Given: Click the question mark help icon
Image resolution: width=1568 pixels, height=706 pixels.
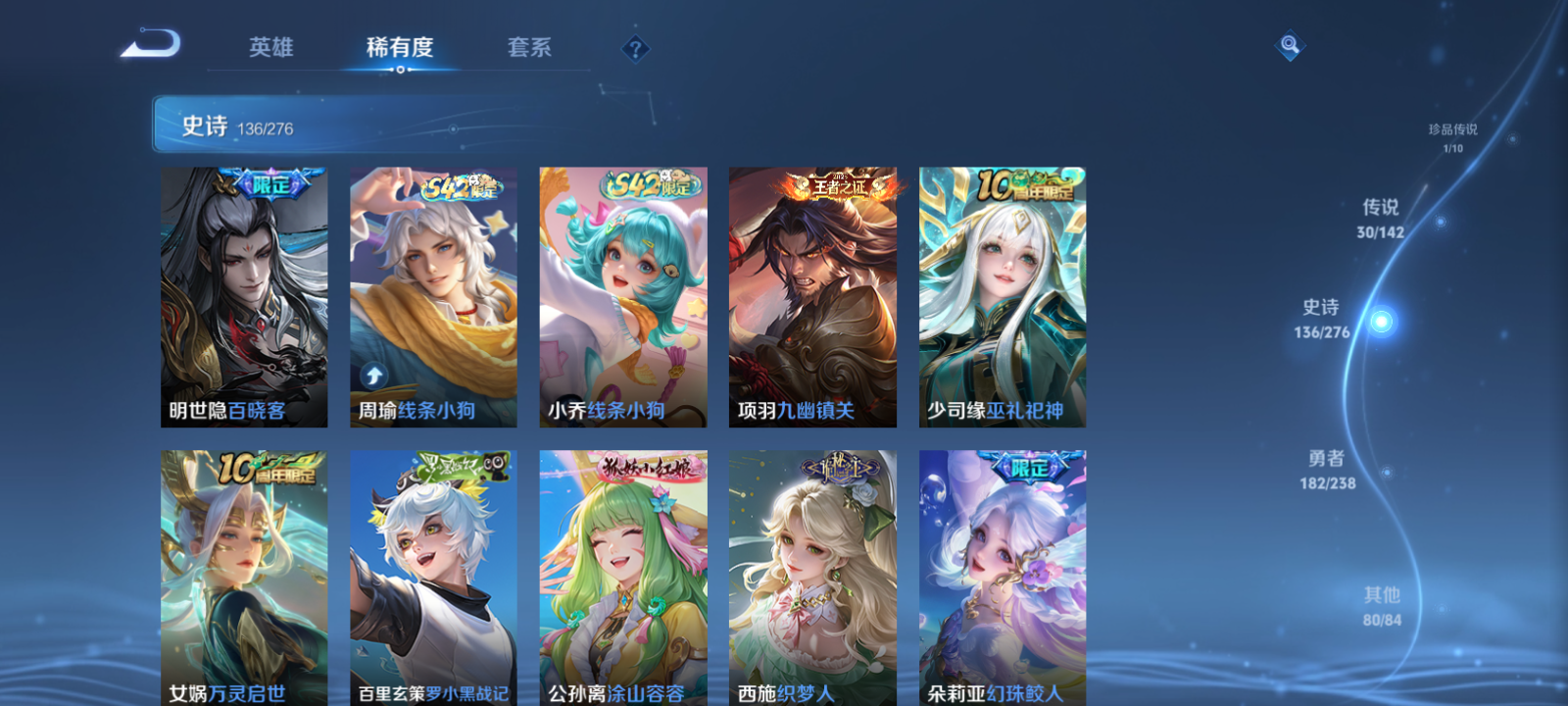Looking at the screenshot, I should pyautogui.click(x=638, y=48).
